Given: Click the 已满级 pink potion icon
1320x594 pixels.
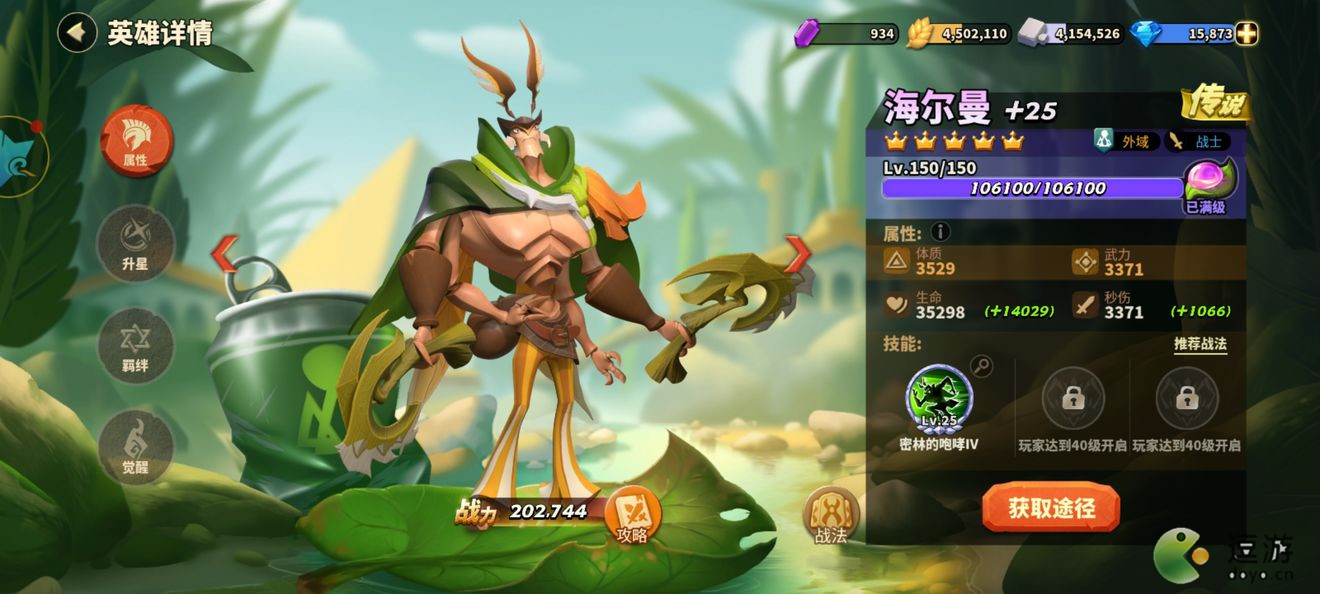Looking at the screenshot, I should [x=1209, y=180].
